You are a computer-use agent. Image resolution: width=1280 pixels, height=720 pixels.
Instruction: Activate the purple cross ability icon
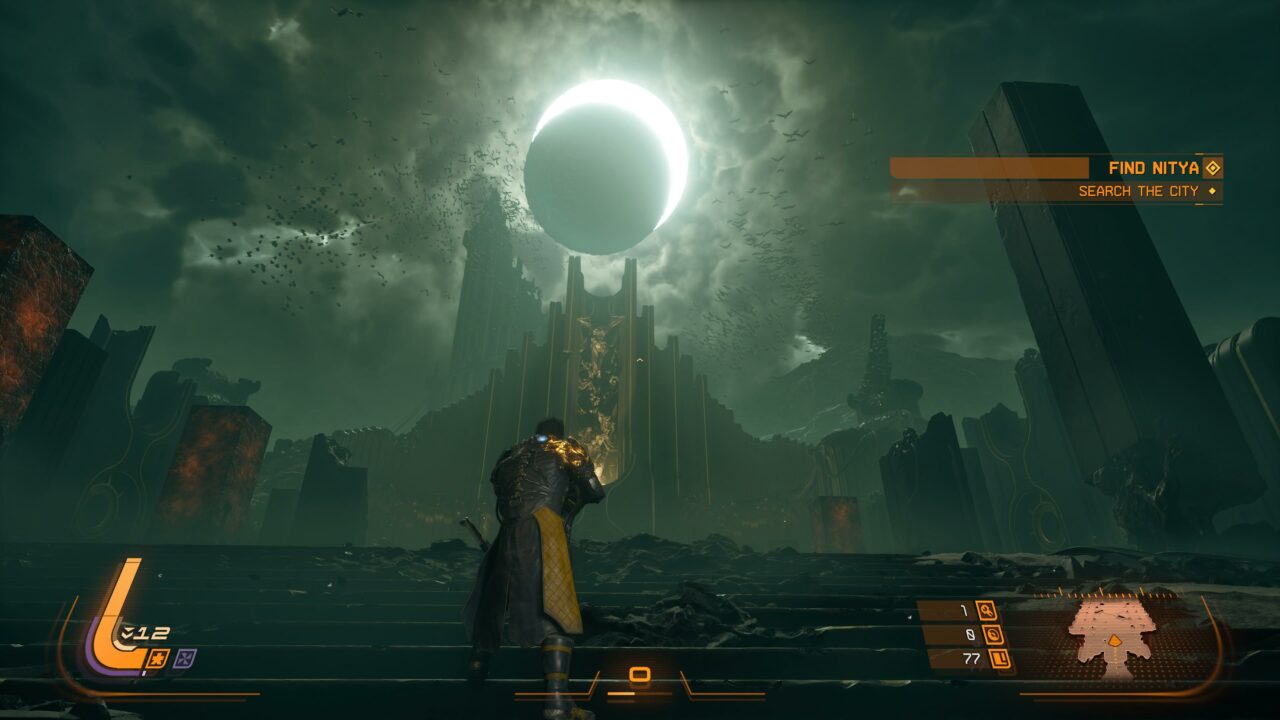tap(184, 657)
